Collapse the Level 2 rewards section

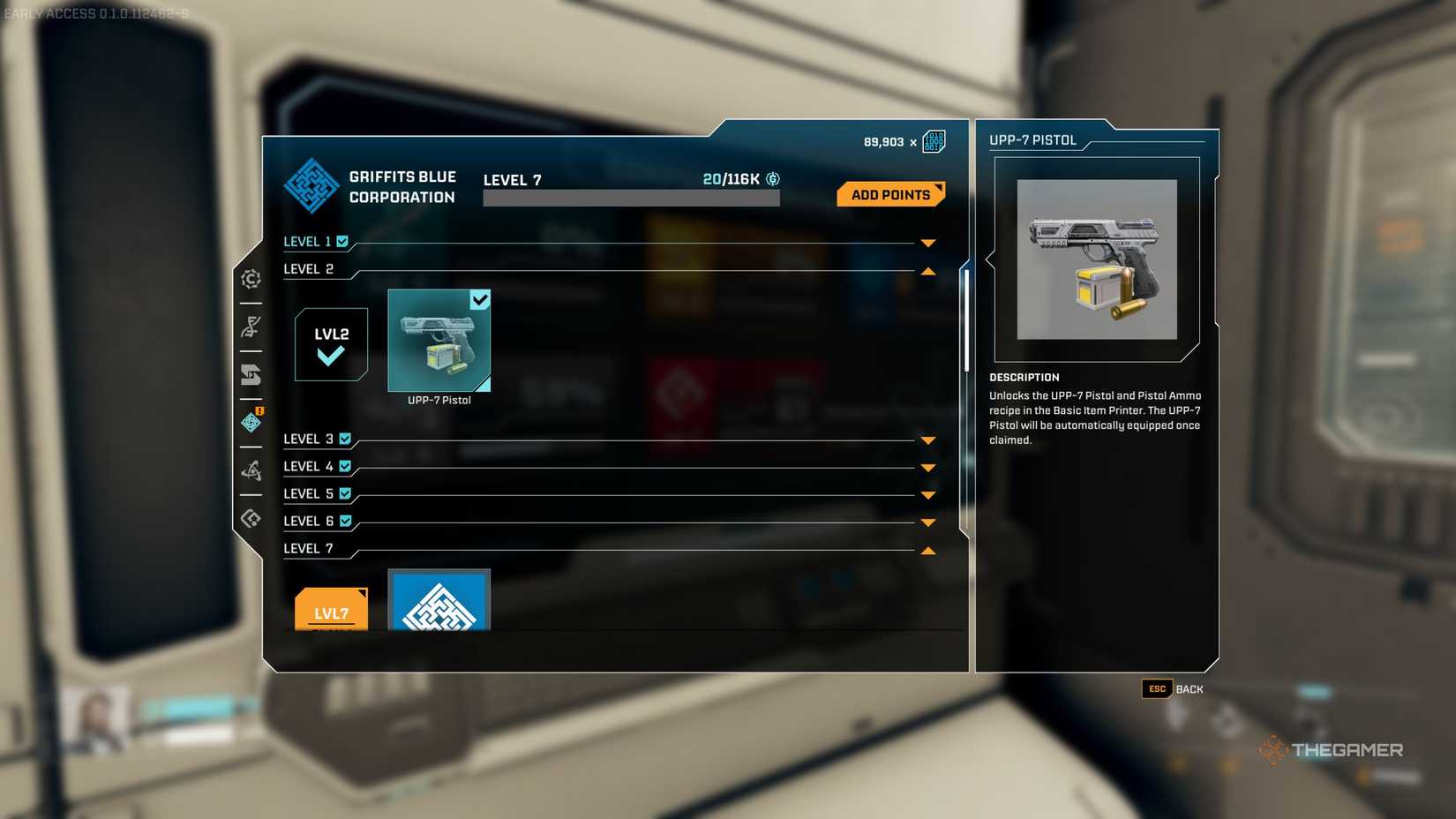927,271
